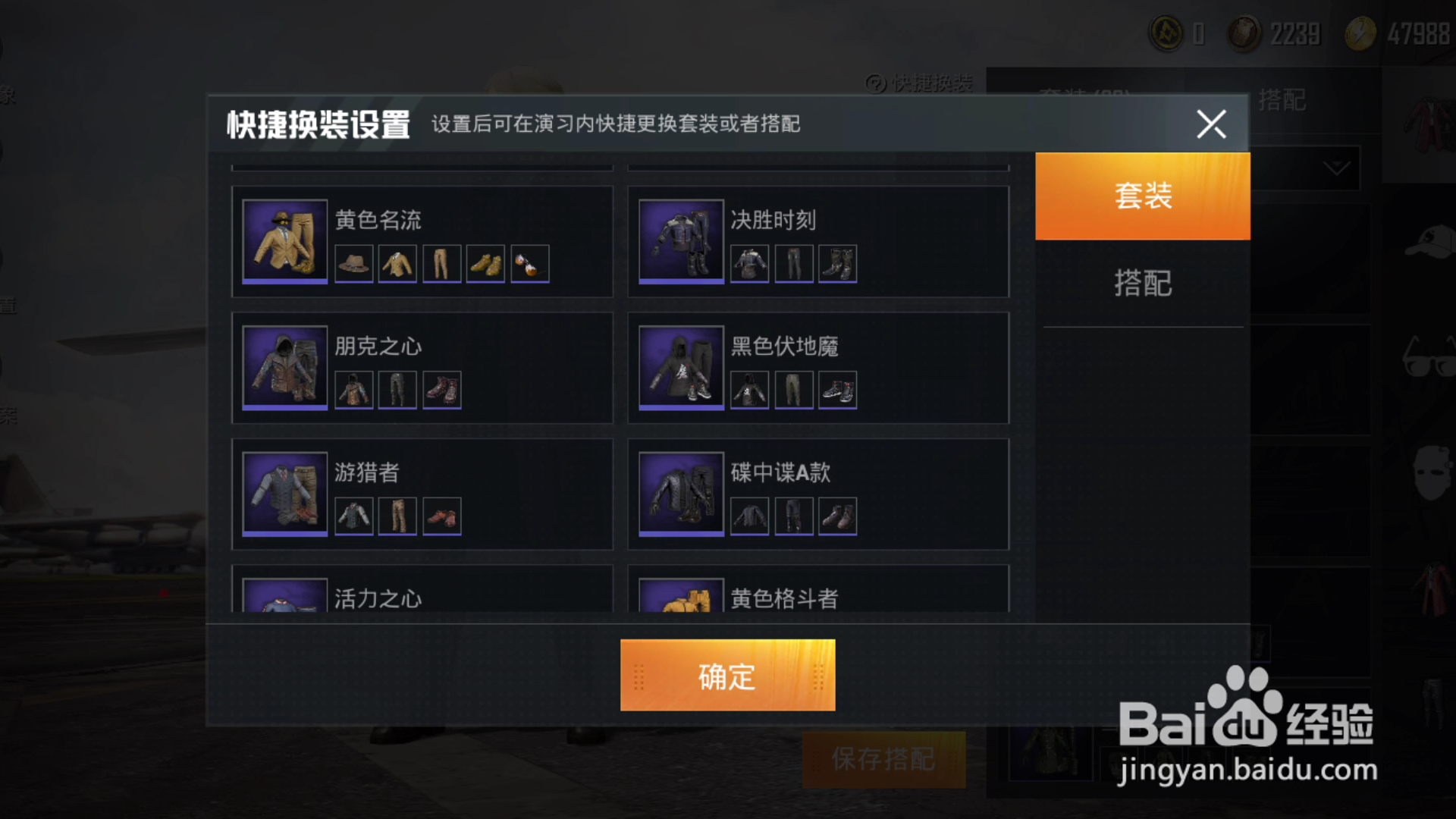Select the sunglasses icon in 黄色名流 outfit

pos(529,263)
